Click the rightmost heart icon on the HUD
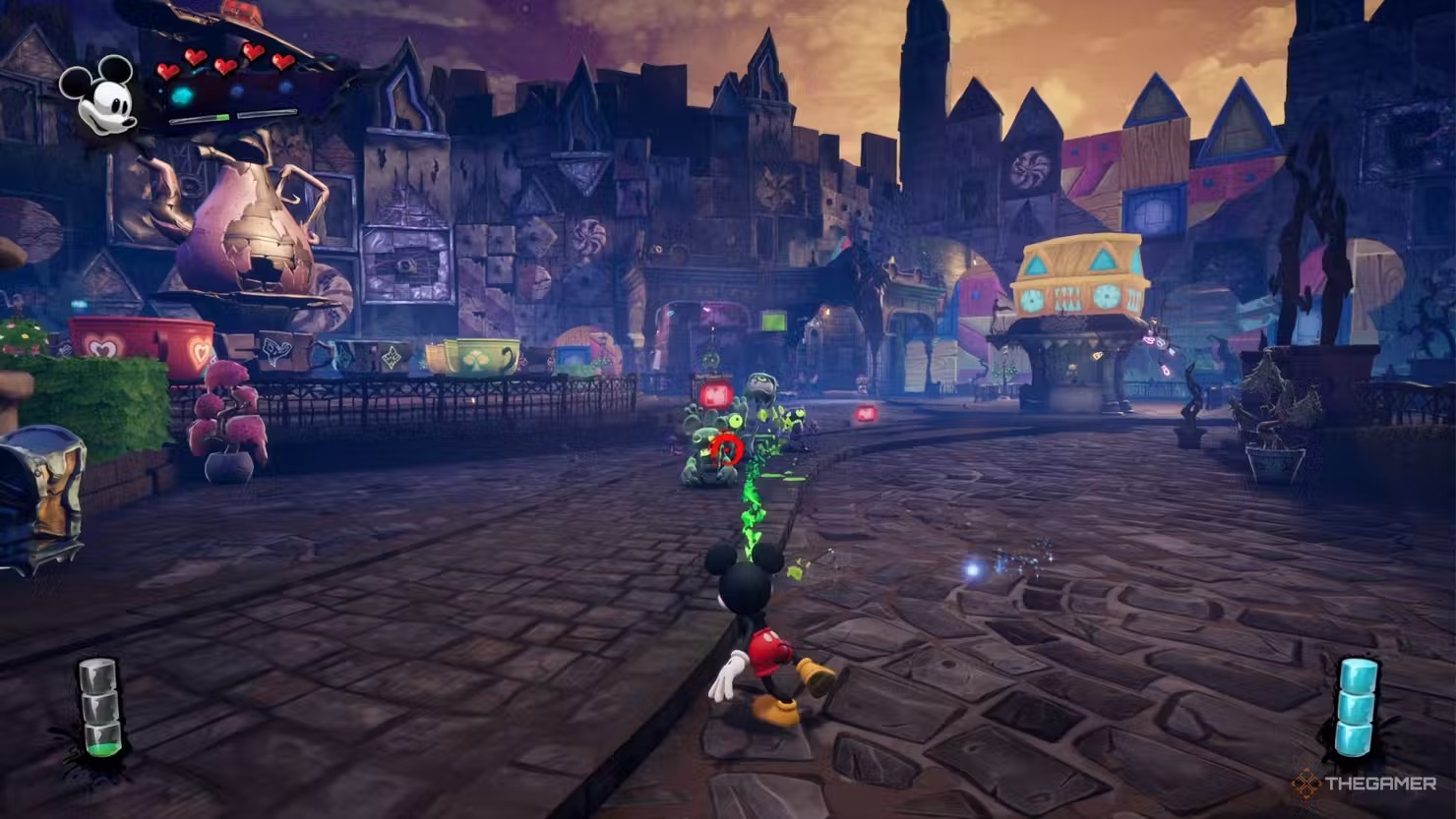Screen dimensions: 1456x819 coord(283,62)
